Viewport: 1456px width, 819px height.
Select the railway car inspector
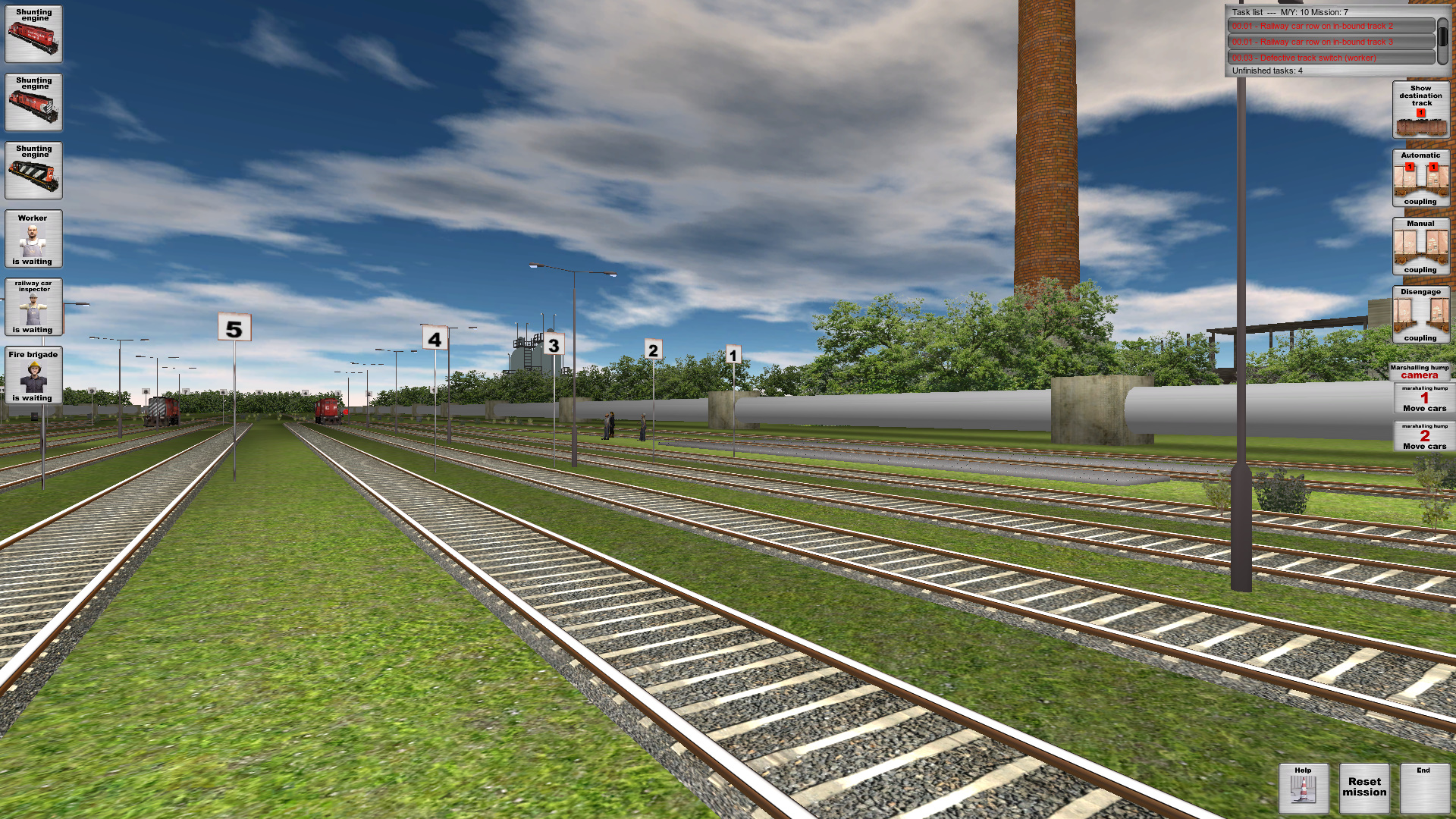pos(33,307)
